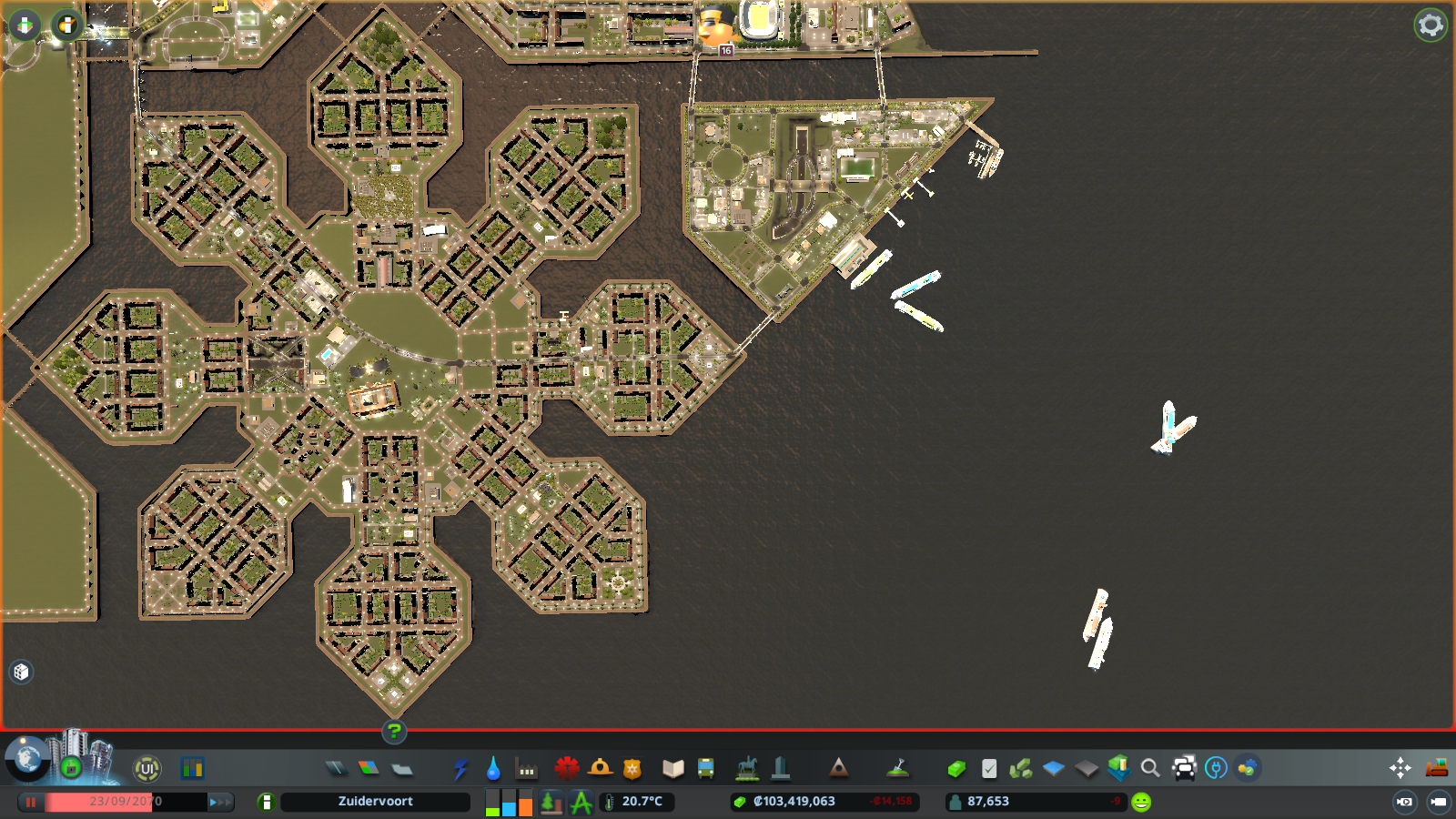Open the Economy panel with the money icon

955,769
